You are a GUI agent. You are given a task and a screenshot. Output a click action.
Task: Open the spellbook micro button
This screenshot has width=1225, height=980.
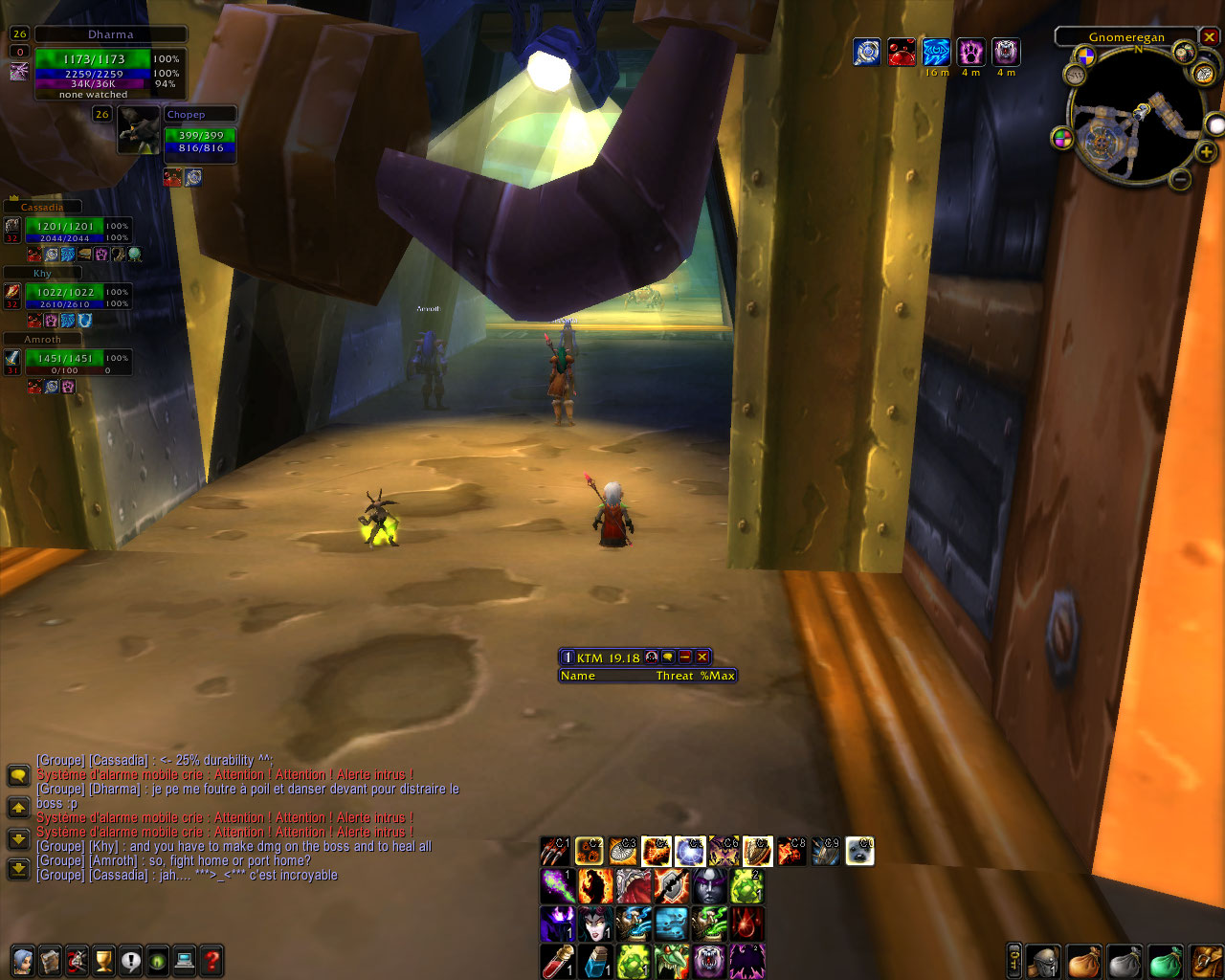click(50, 960)
